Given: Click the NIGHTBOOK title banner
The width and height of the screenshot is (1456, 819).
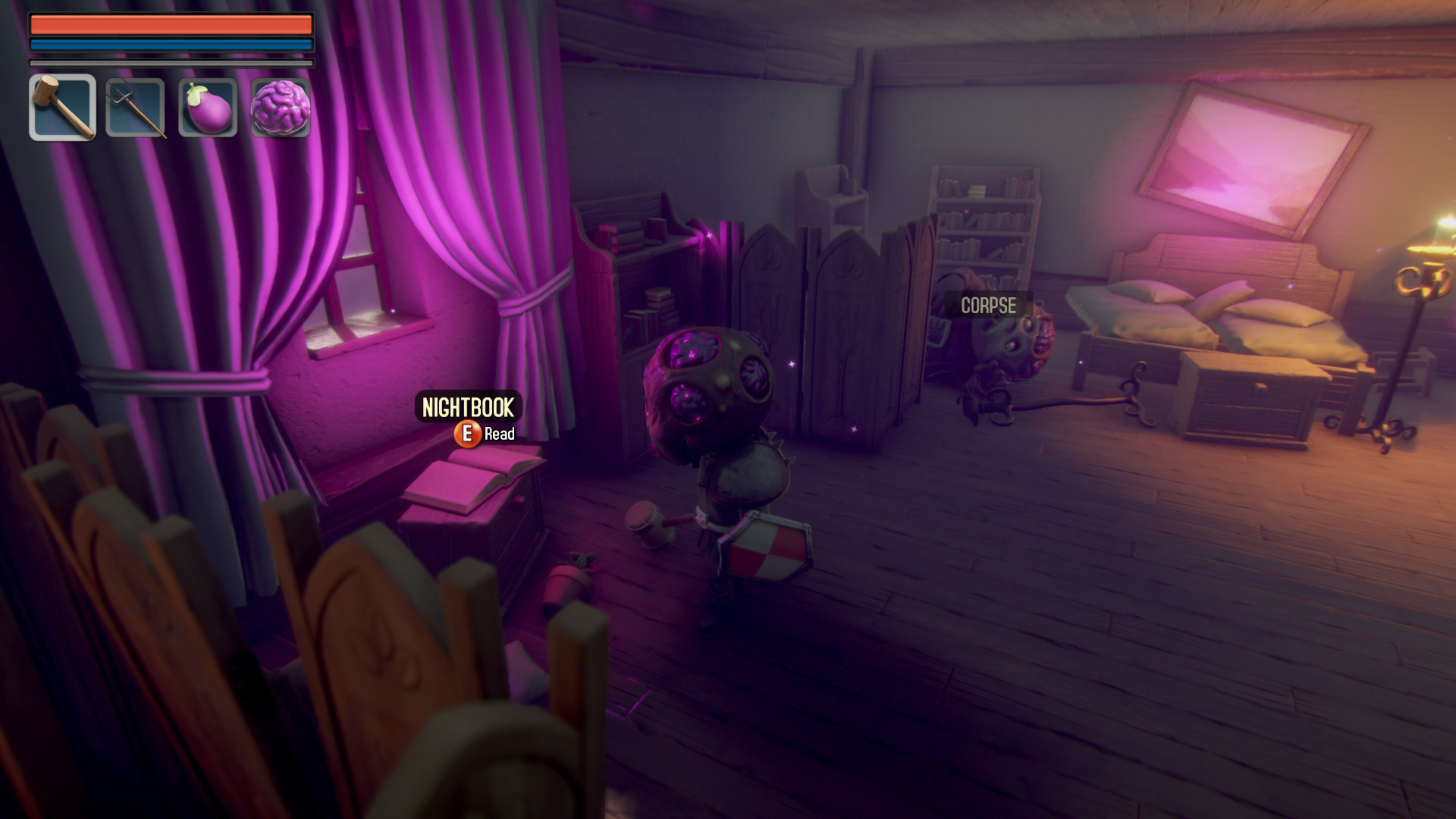Looking at the screenshot, I should (x=469, y=406).
